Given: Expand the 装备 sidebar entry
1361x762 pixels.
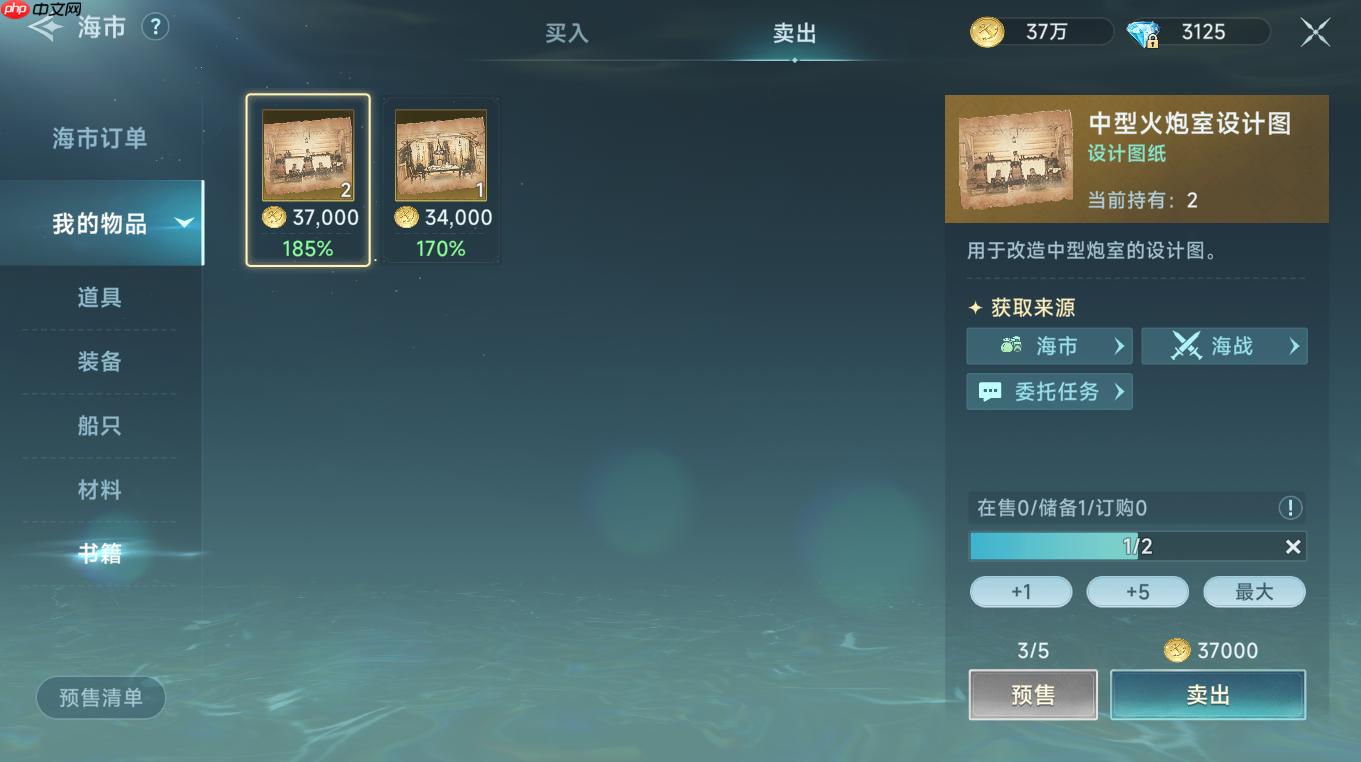Looking at the screenshot, I should coord(99,362).
